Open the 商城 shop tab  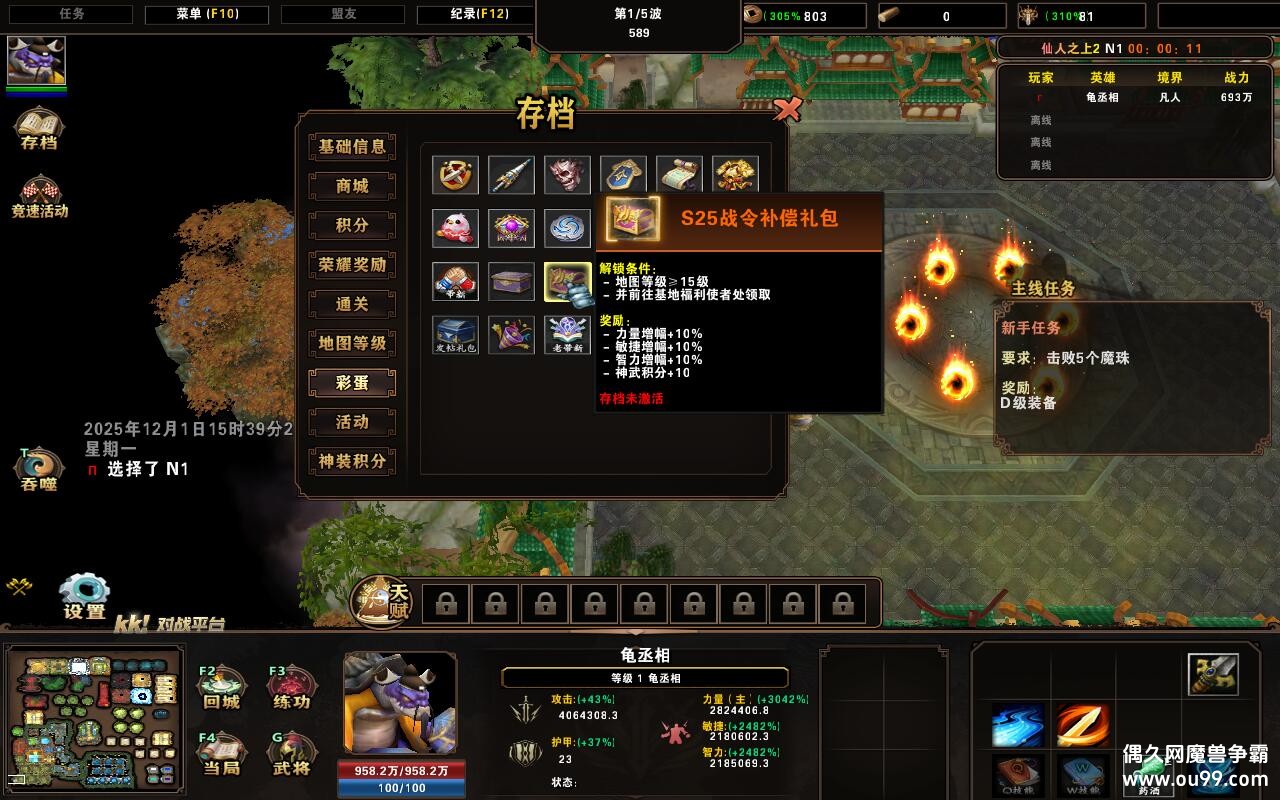point(352,186)
